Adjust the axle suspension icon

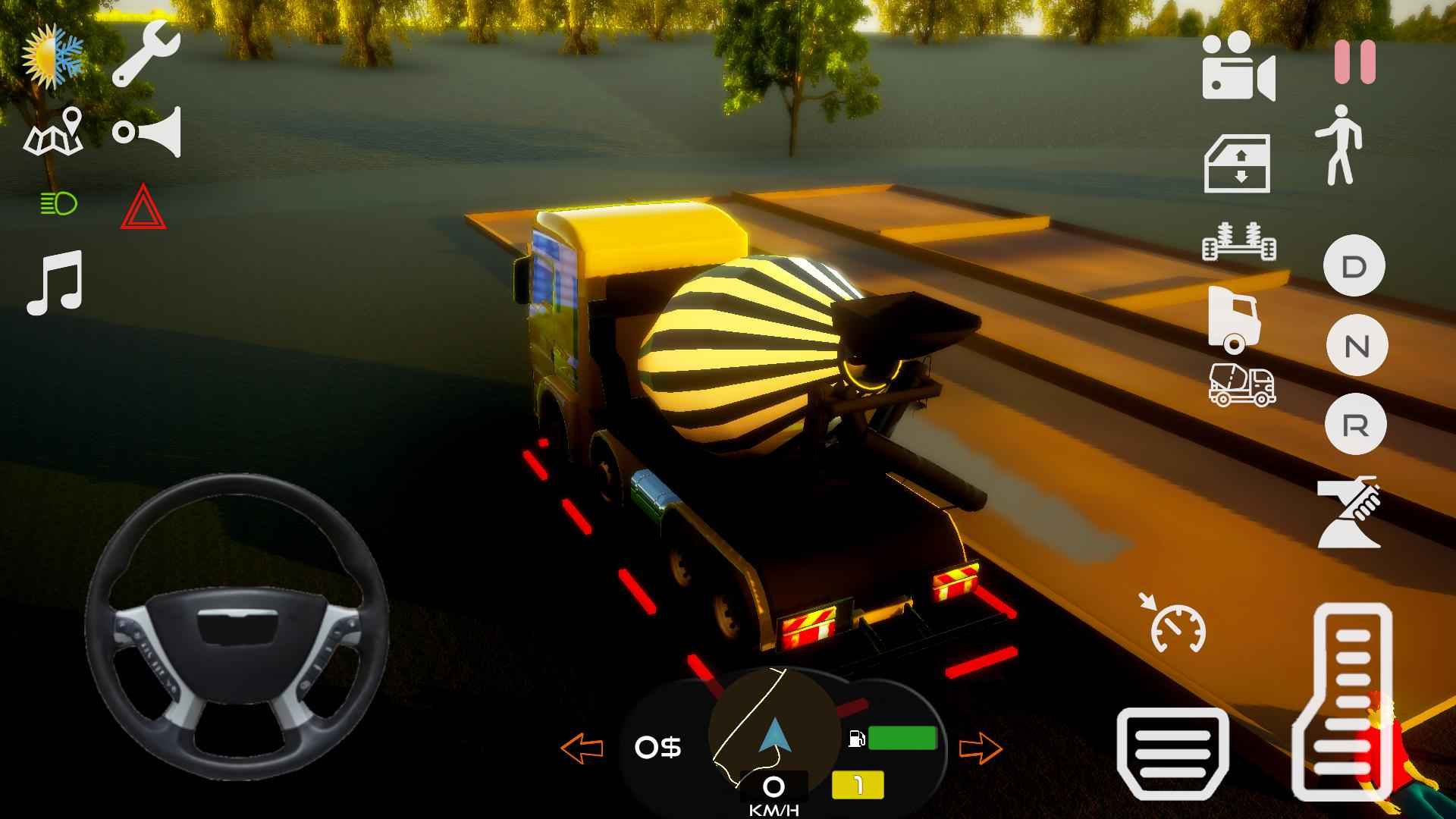[1239, 243]
